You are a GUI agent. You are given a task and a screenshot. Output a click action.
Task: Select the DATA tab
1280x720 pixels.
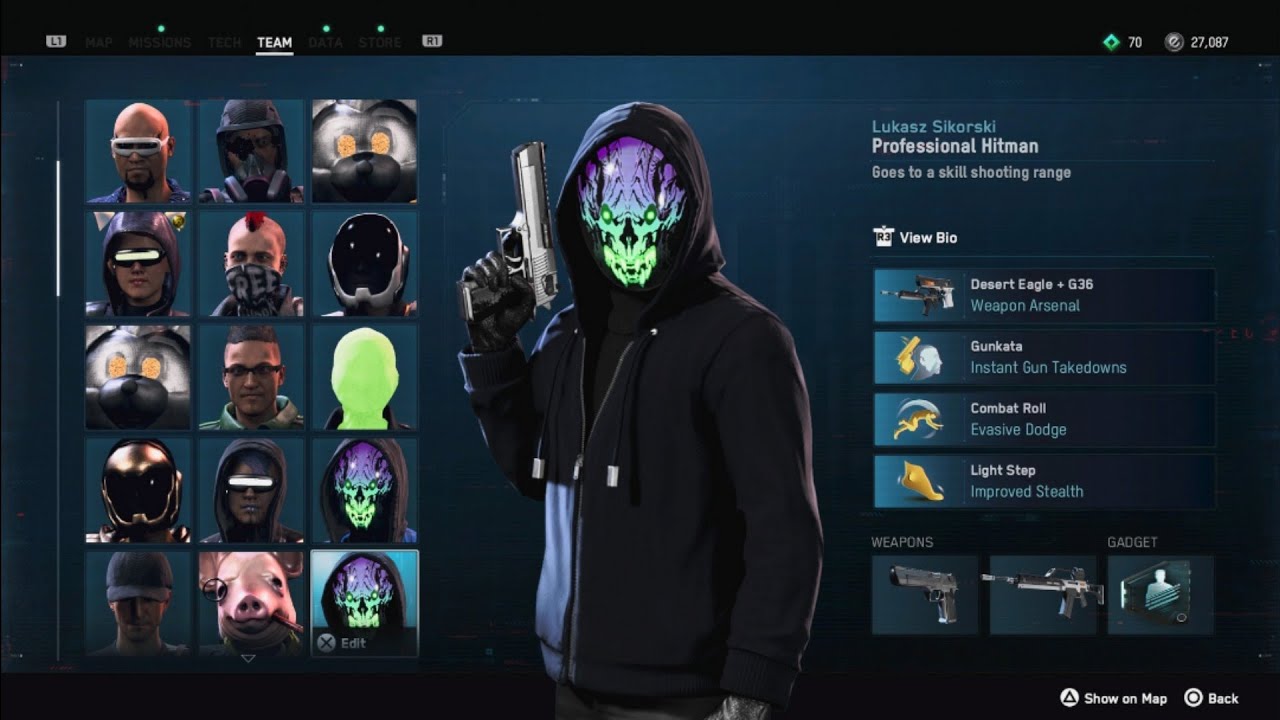tap(324, 42)
